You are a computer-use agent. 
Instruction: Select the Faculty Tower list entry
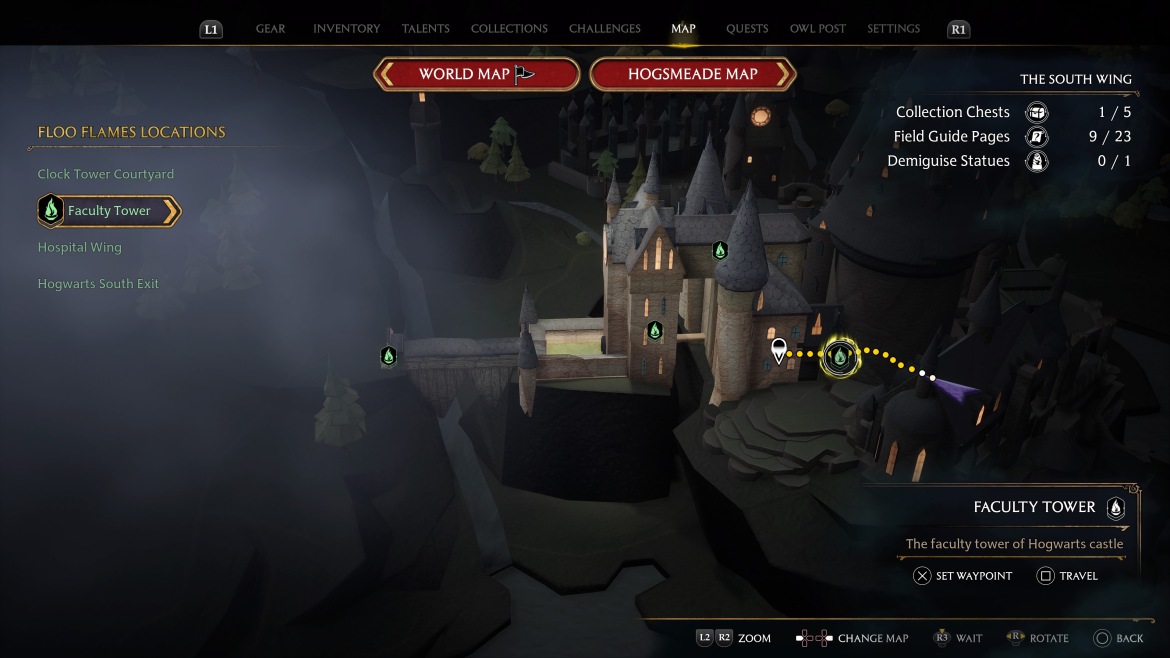pos(109,211)
